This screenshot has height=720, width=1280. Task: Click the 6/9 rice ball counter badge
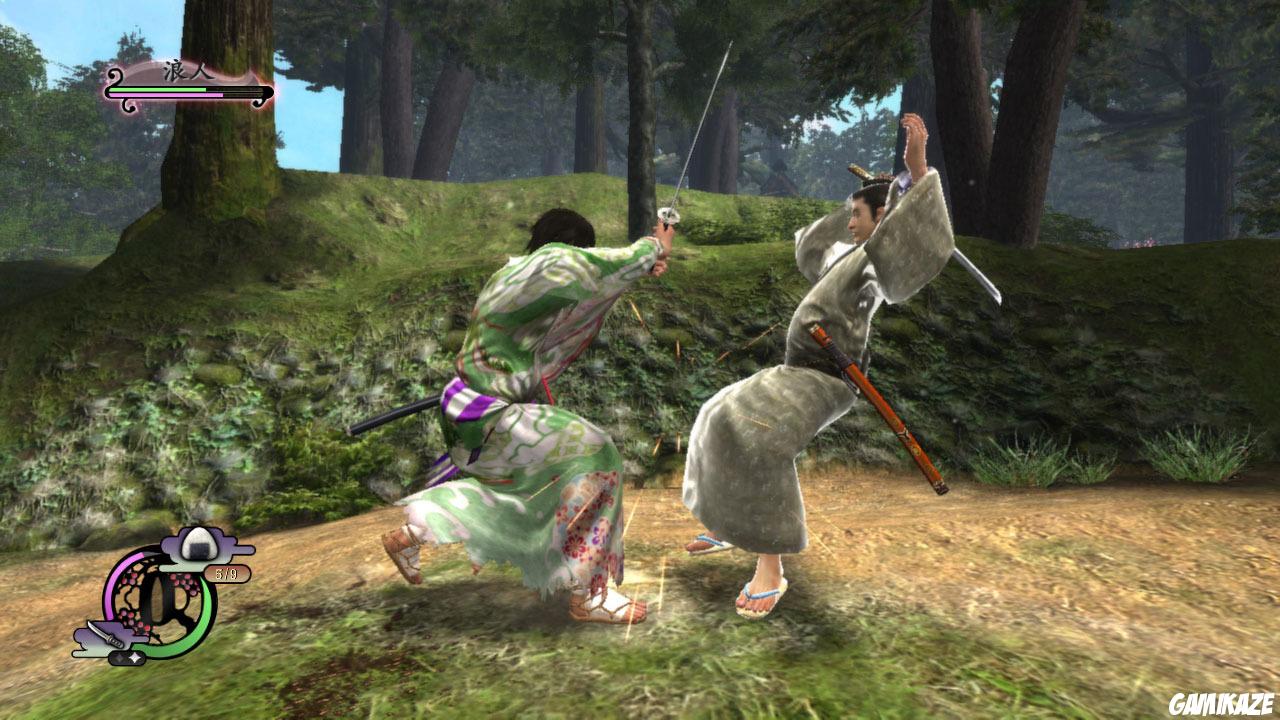click(x=225, y=572)
